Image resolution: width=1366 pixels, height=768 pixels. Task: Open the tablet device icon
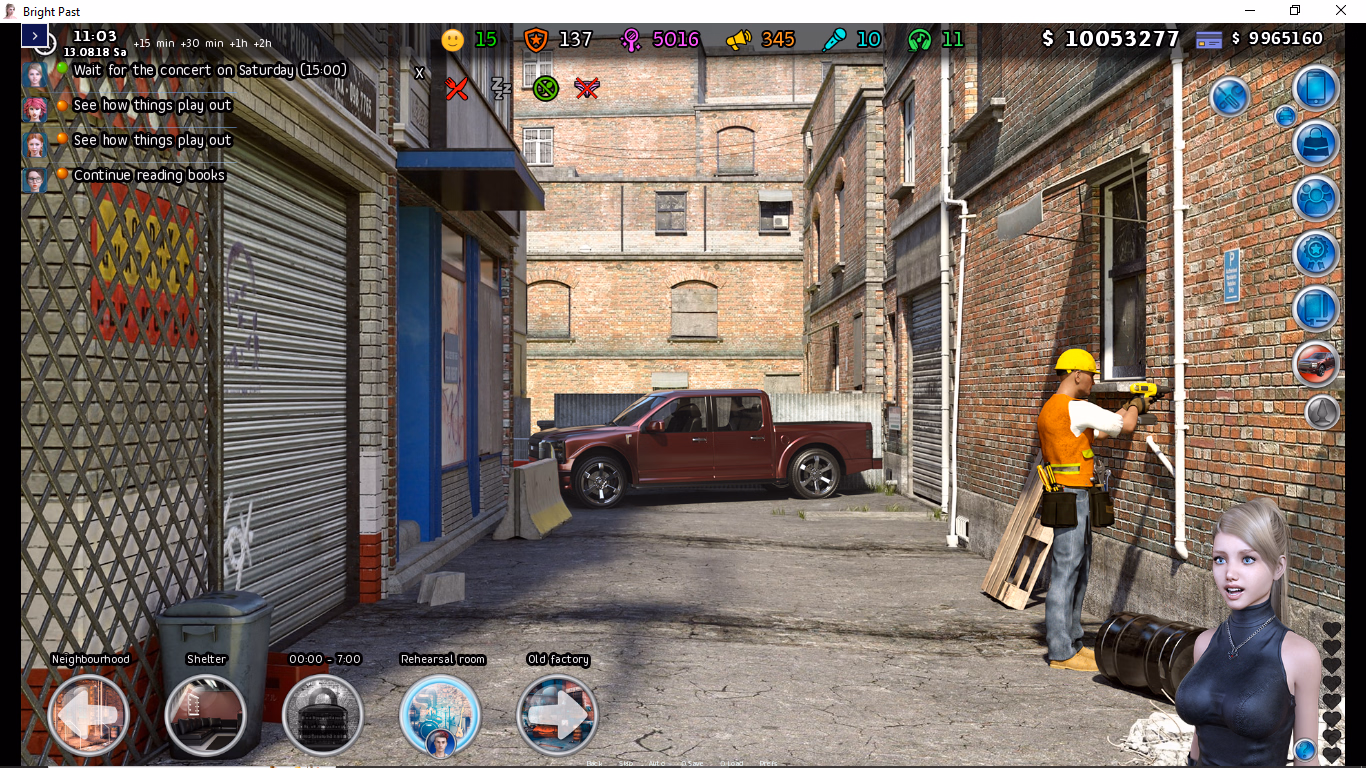(x=1316, y=308)
